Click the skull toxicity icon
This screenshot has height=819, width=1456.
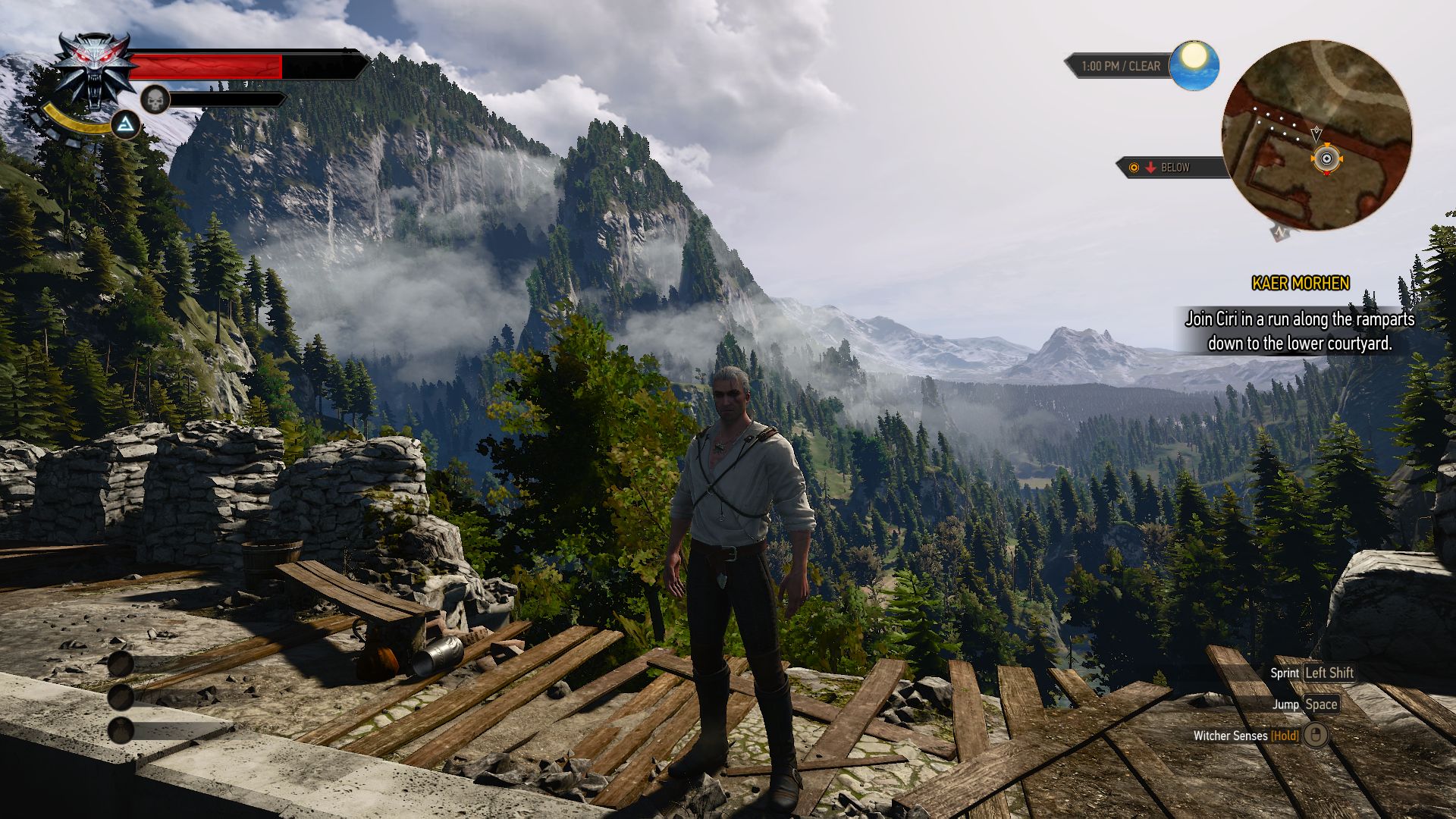tap(155, 99)
